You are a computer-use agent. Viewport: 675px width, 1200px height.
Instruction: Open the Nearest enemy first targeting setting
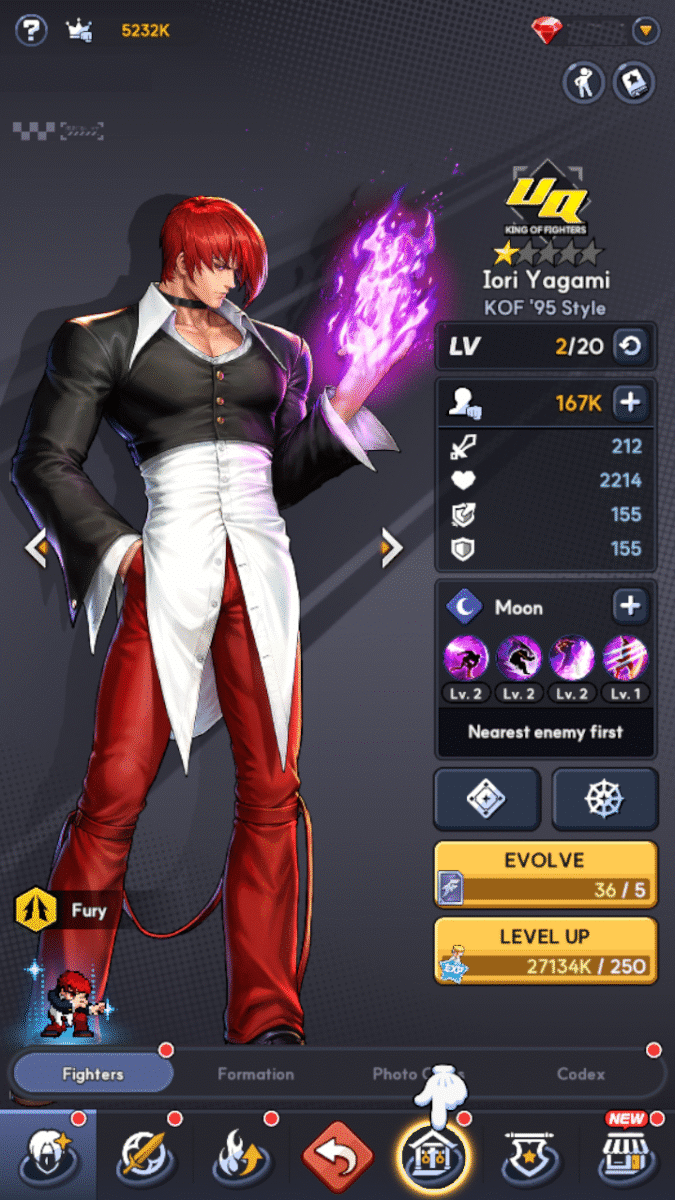pyautogui.click(x=546, y=732)
